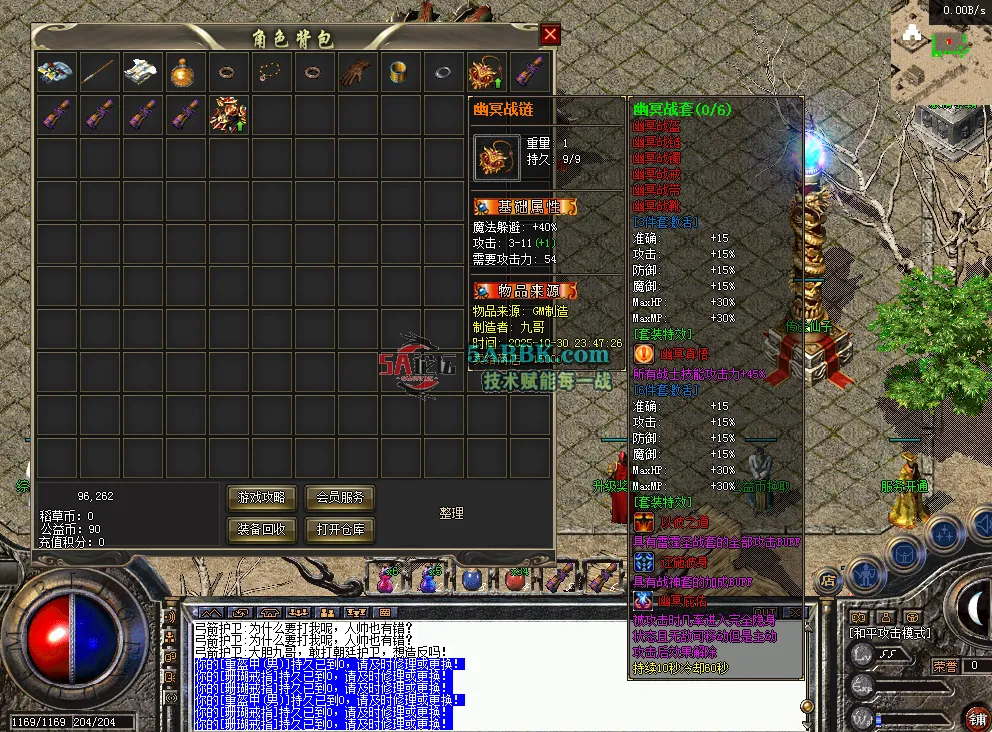Viewport: 992px width, 732px height.
Task: Toggle the 和平攻击模式 attack mode label
Action: click(x=890, y=633)
